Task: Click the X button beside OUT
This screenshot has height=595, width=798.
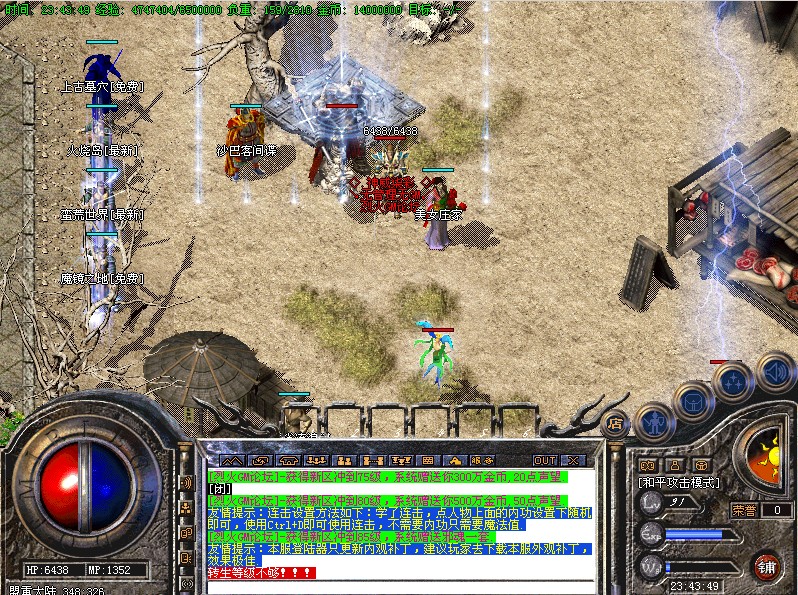Action: pos(573,460)
